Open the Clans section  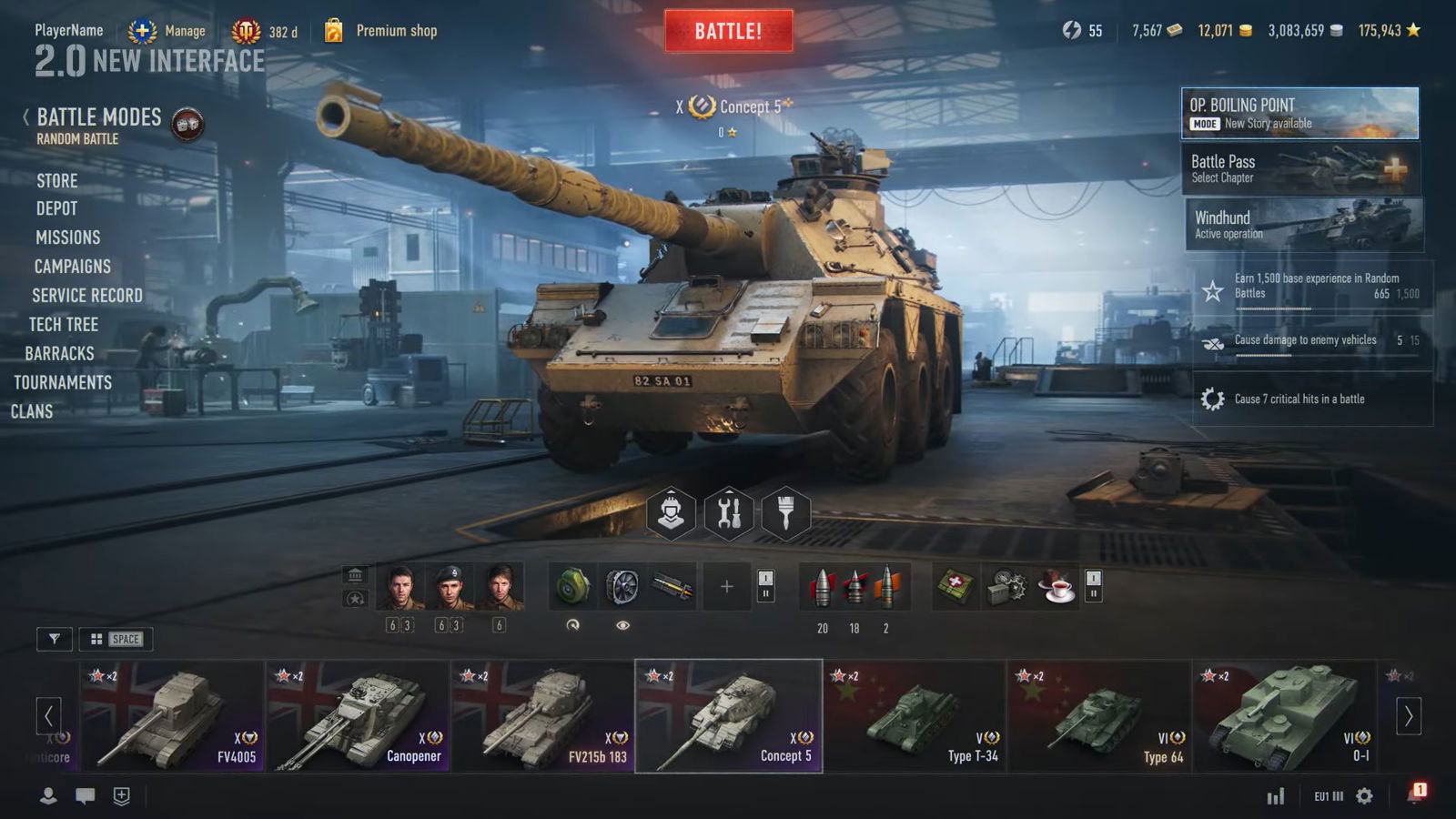(x=32, y=411)
